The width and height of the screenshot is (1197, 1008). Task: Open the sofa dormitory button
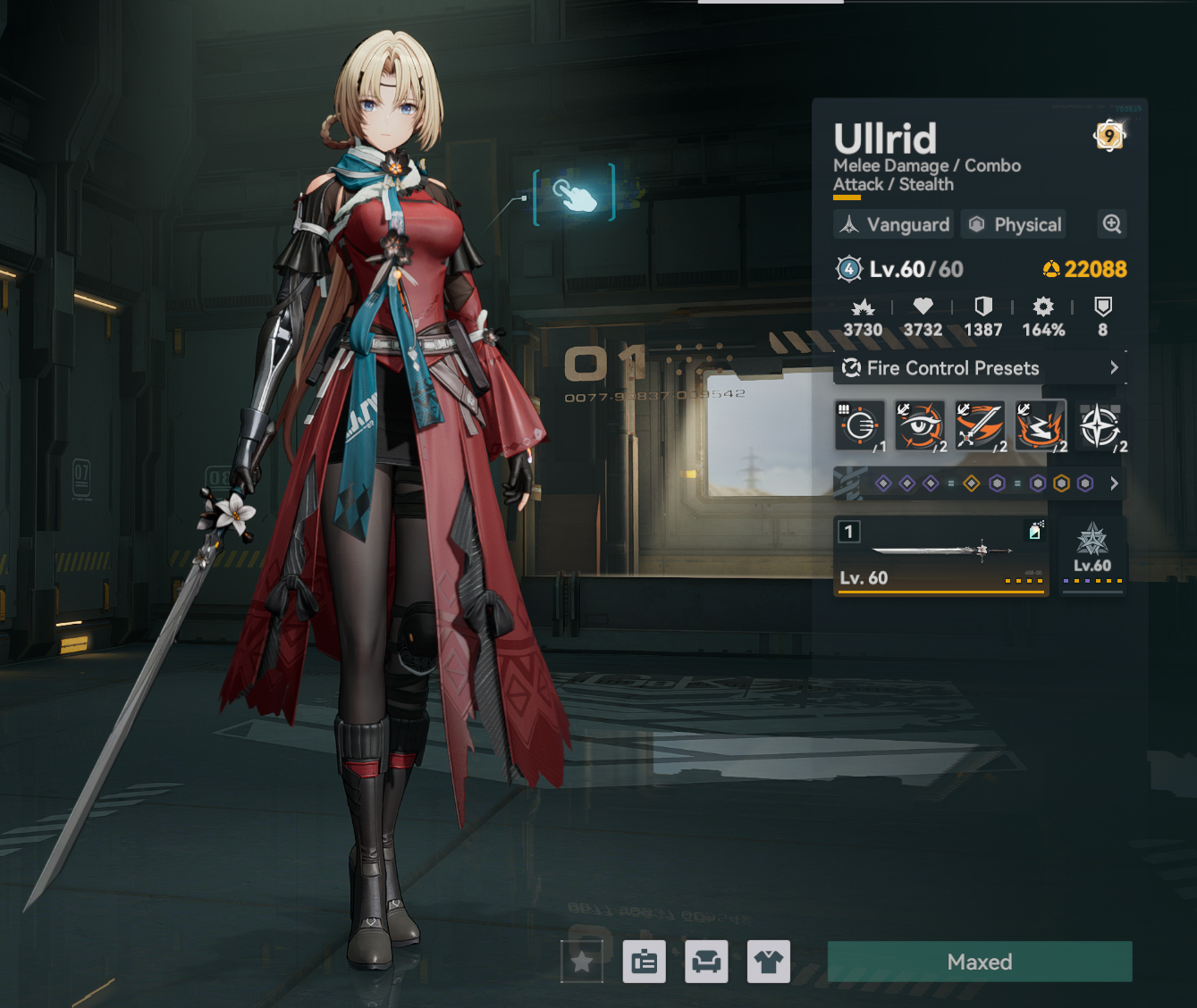point(706,962)
